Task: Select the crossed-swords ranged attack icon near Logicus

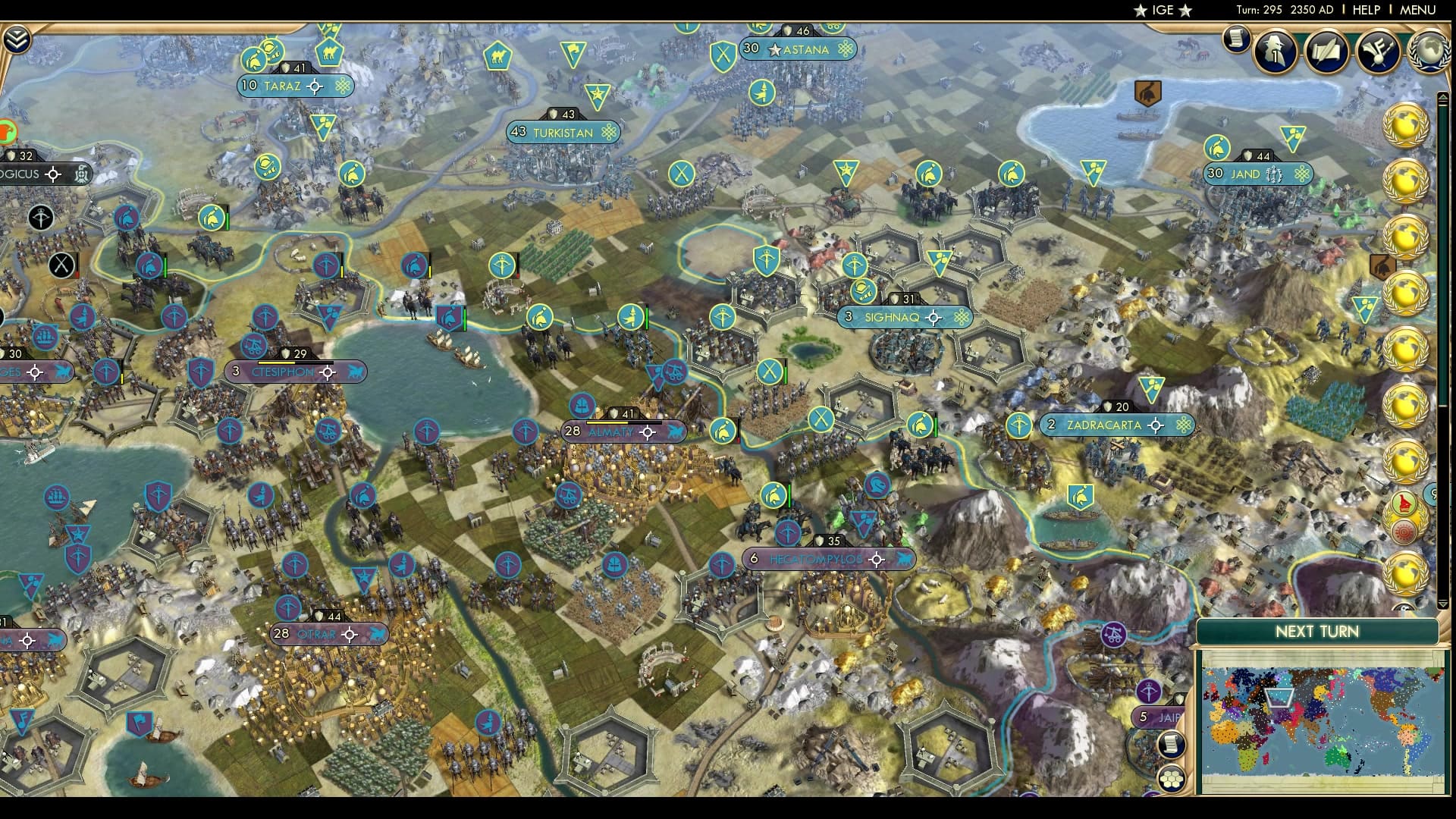Action: pyautogui.click(x=61, y=265)
